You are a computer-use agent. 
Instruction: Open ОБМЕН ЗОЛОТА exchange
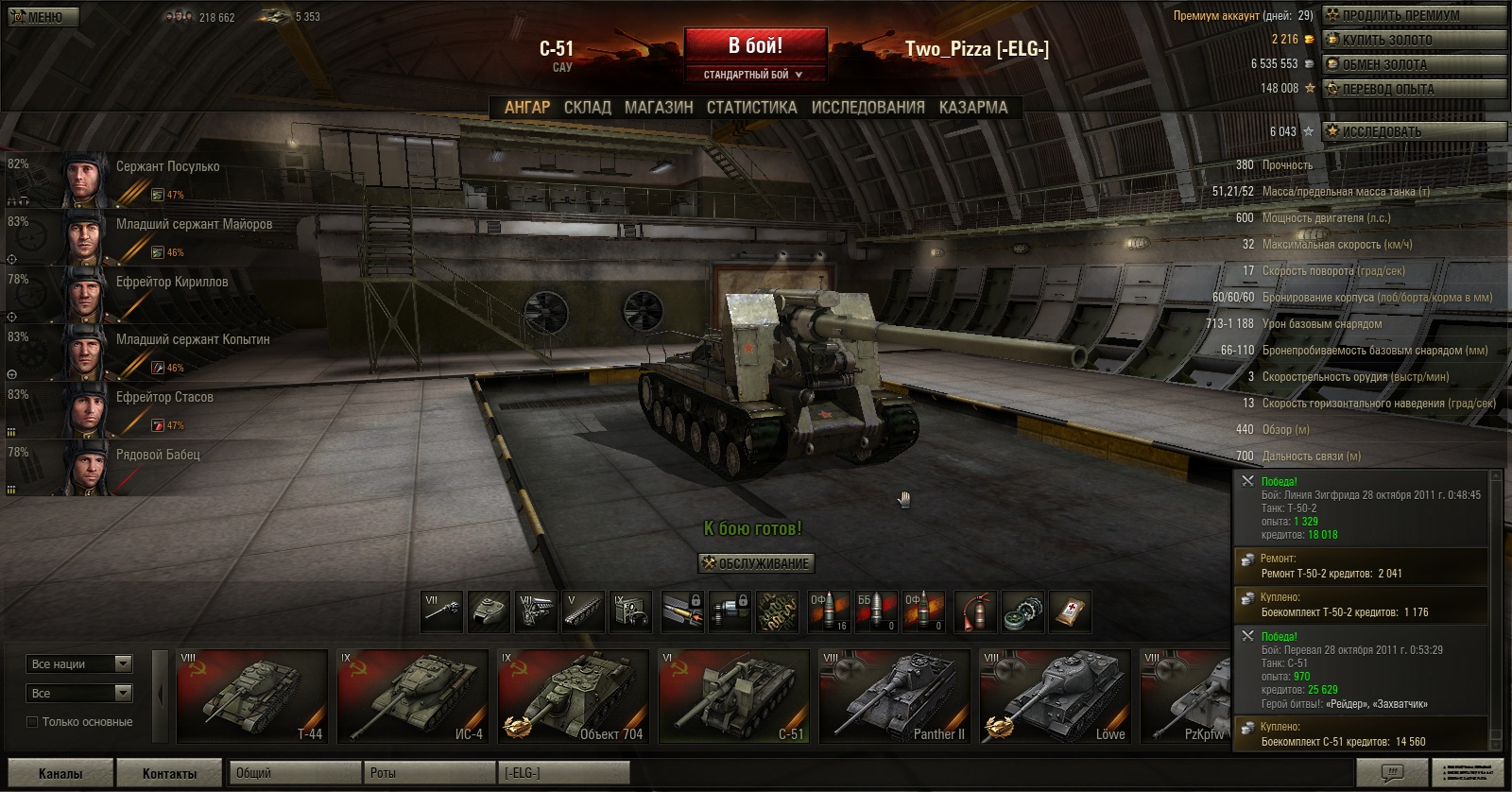tap(1413, 64)
